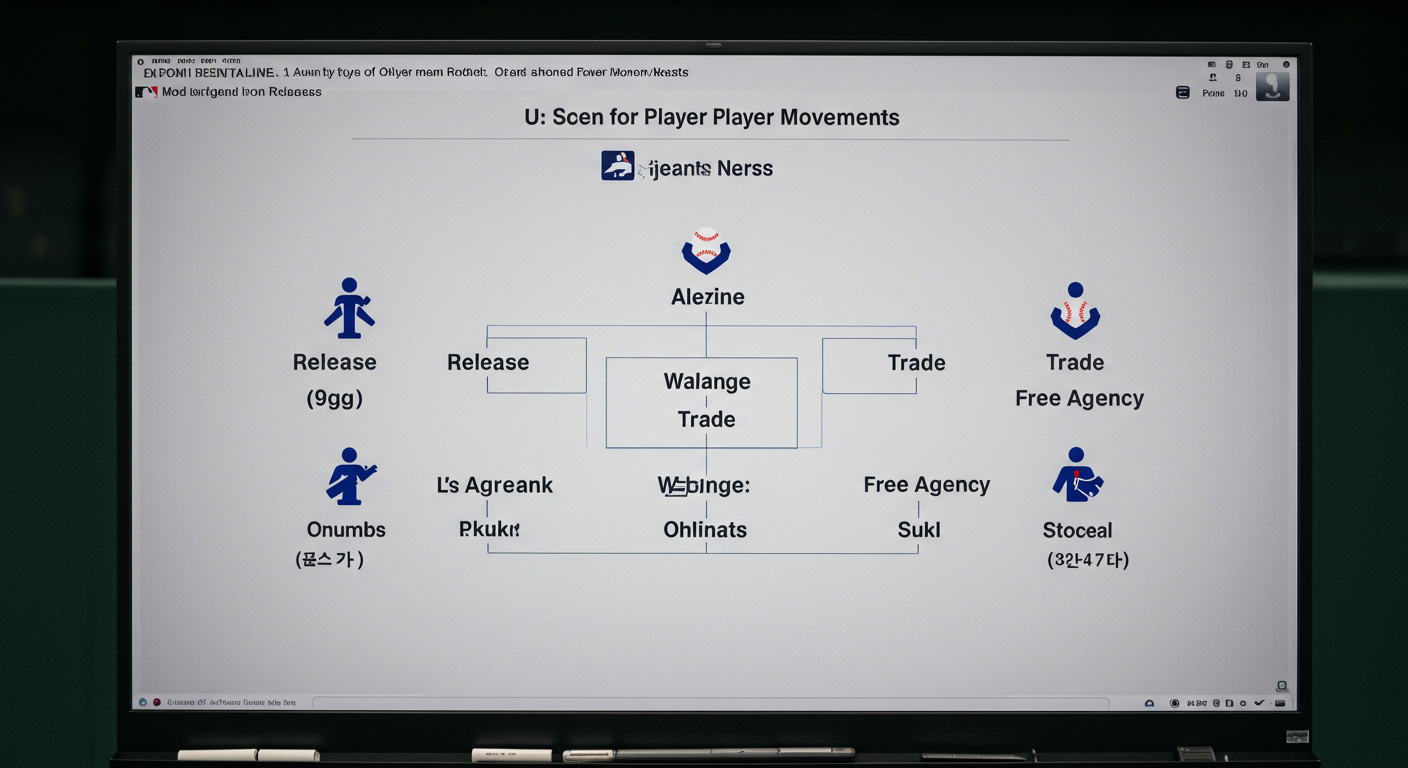Image resolution: width=1408 pixels, height=768 pixels.
Task: Select the Stoceal player icon
Action: tap(1077, 475)
